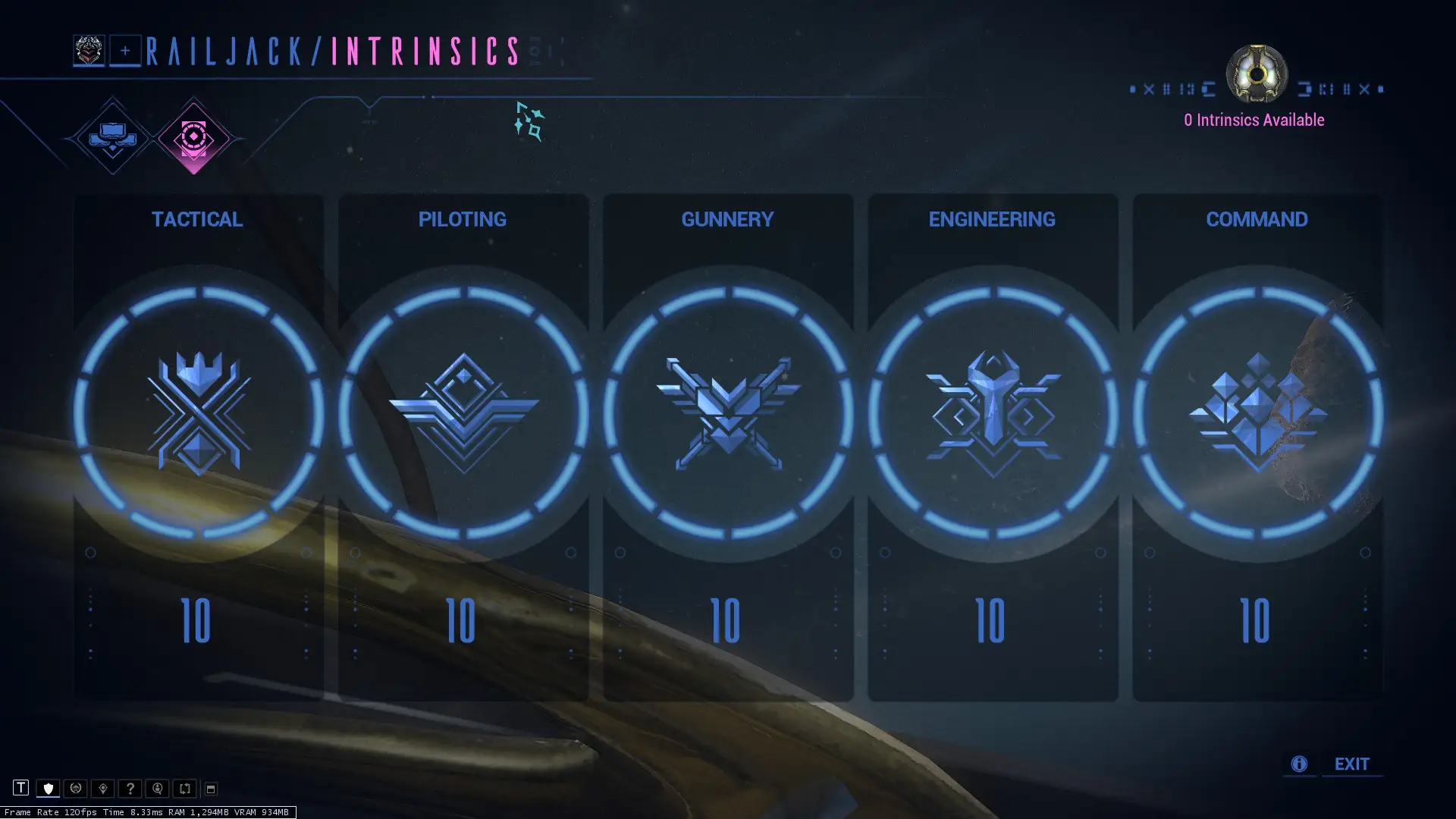Open the player search icon in bottom toolbar
The height and width of the screenshot is (819, 1456).
coord(157,789)
